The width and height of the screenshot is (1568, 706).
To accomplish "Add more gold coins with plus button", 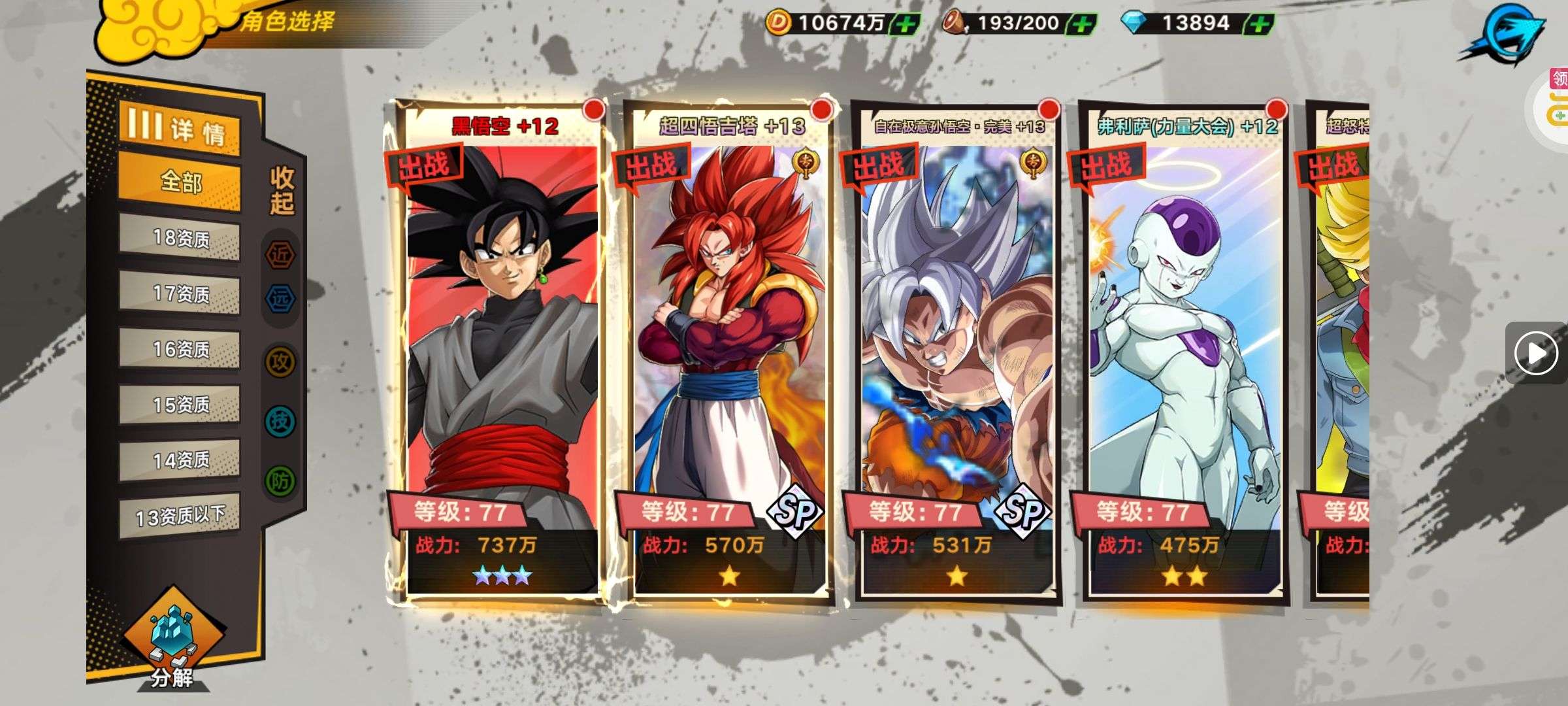I will click(906, 24).
